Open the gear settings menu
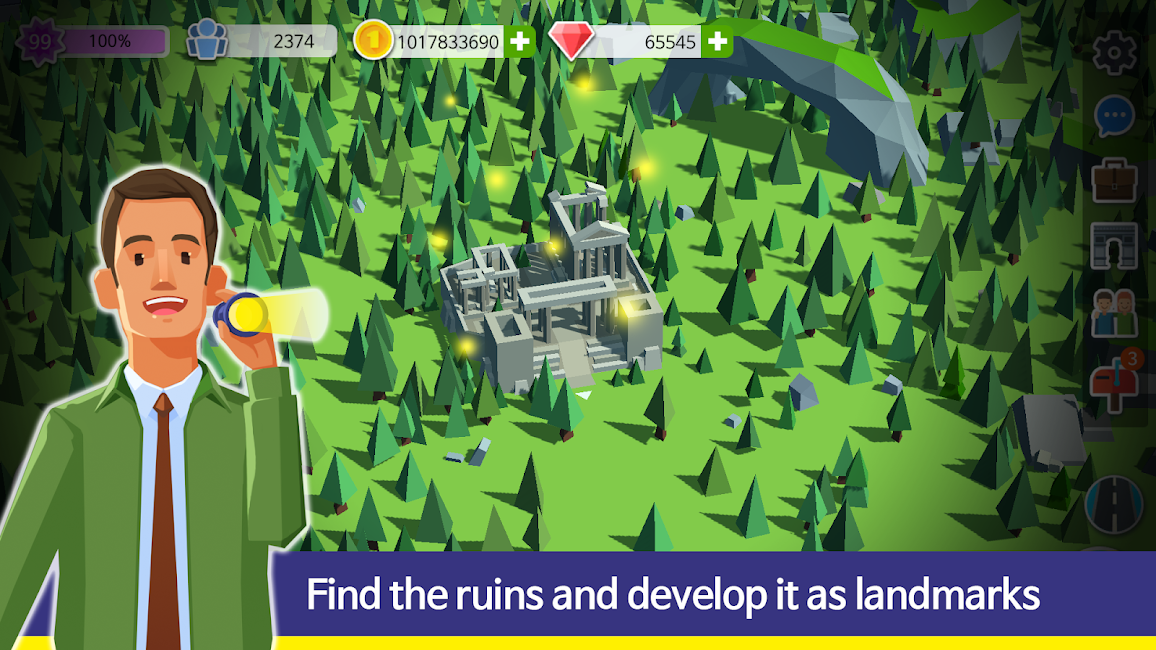Screen dimensions: 1156x650 (x=1114, y=53)
